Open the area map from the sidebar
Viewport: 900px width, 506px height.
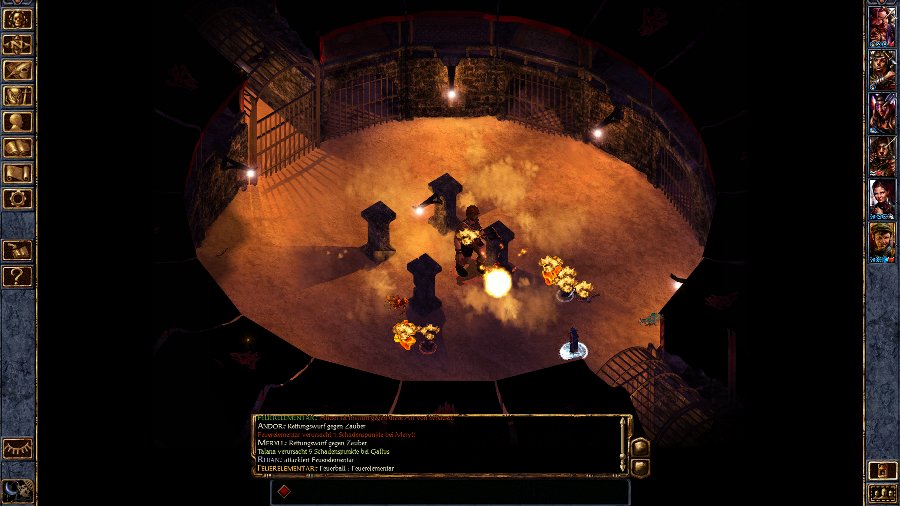(x=18, y=45)
